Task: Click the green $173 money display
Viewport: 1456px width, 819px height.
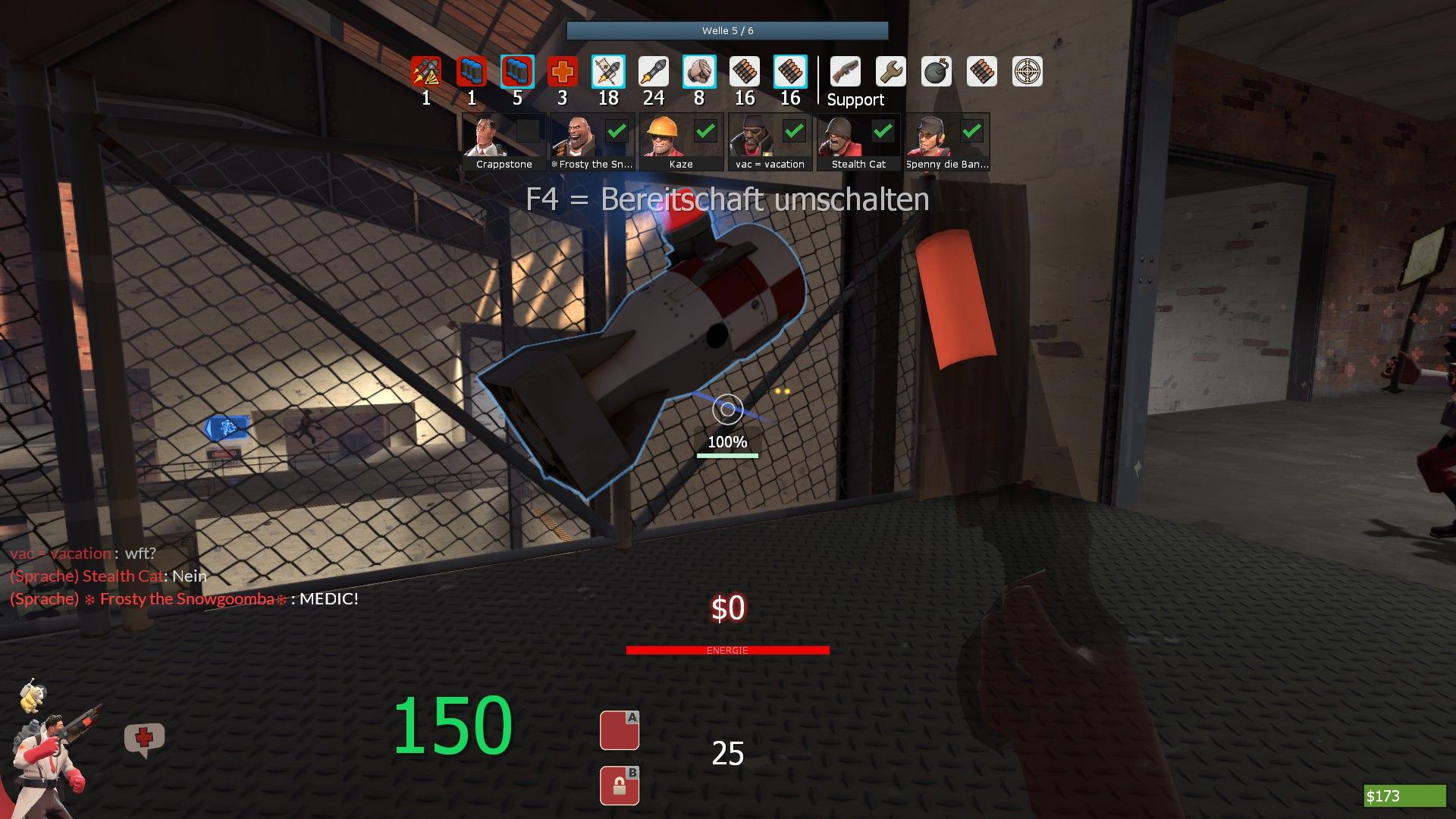Action: click(x=1404, y=795)
